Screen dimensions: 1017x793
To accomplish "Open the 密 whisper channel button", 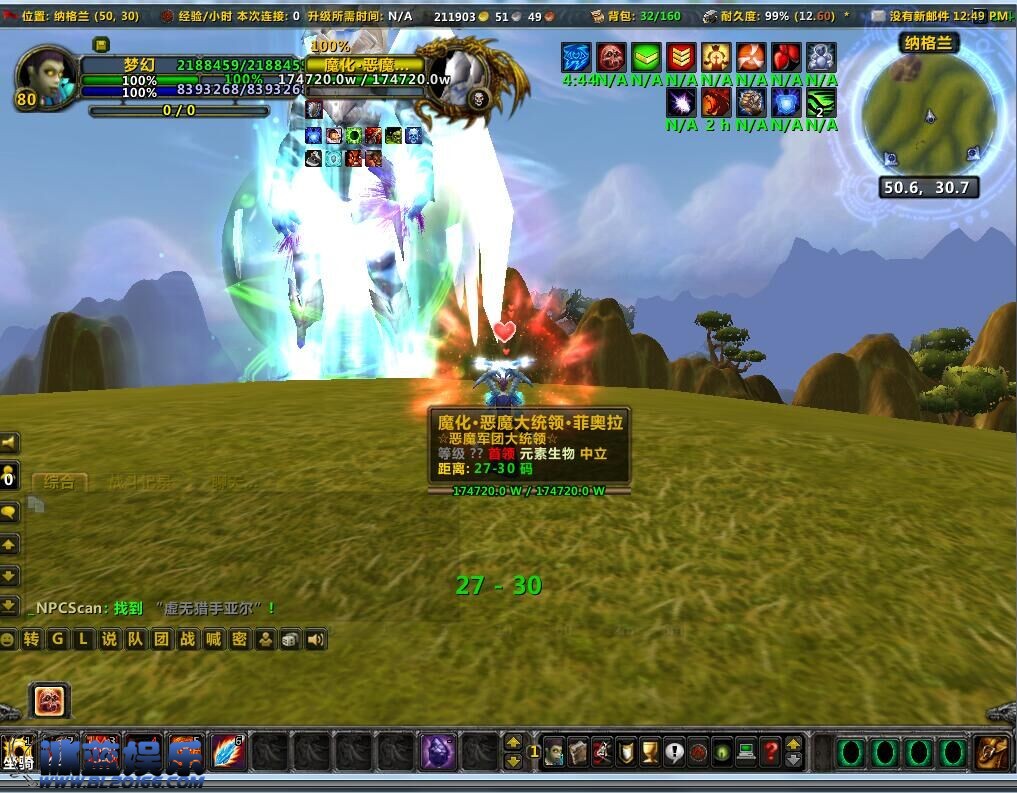I will (239, 640).
